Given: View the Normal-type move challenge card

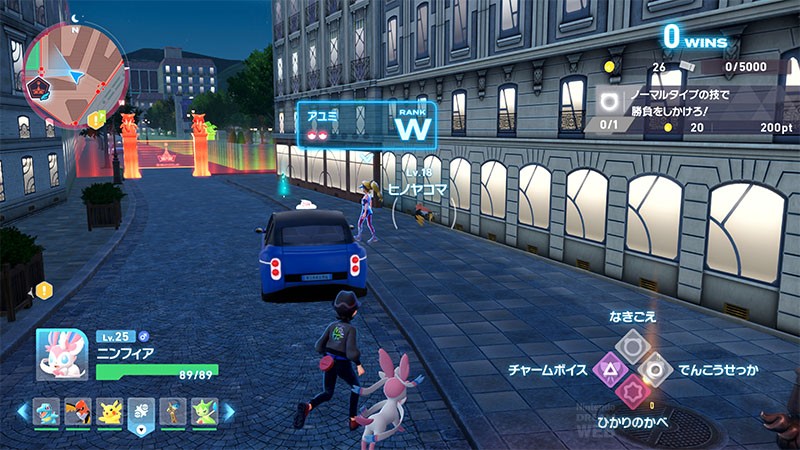Looking at the screenshot, I should click(x=690, y=108).
